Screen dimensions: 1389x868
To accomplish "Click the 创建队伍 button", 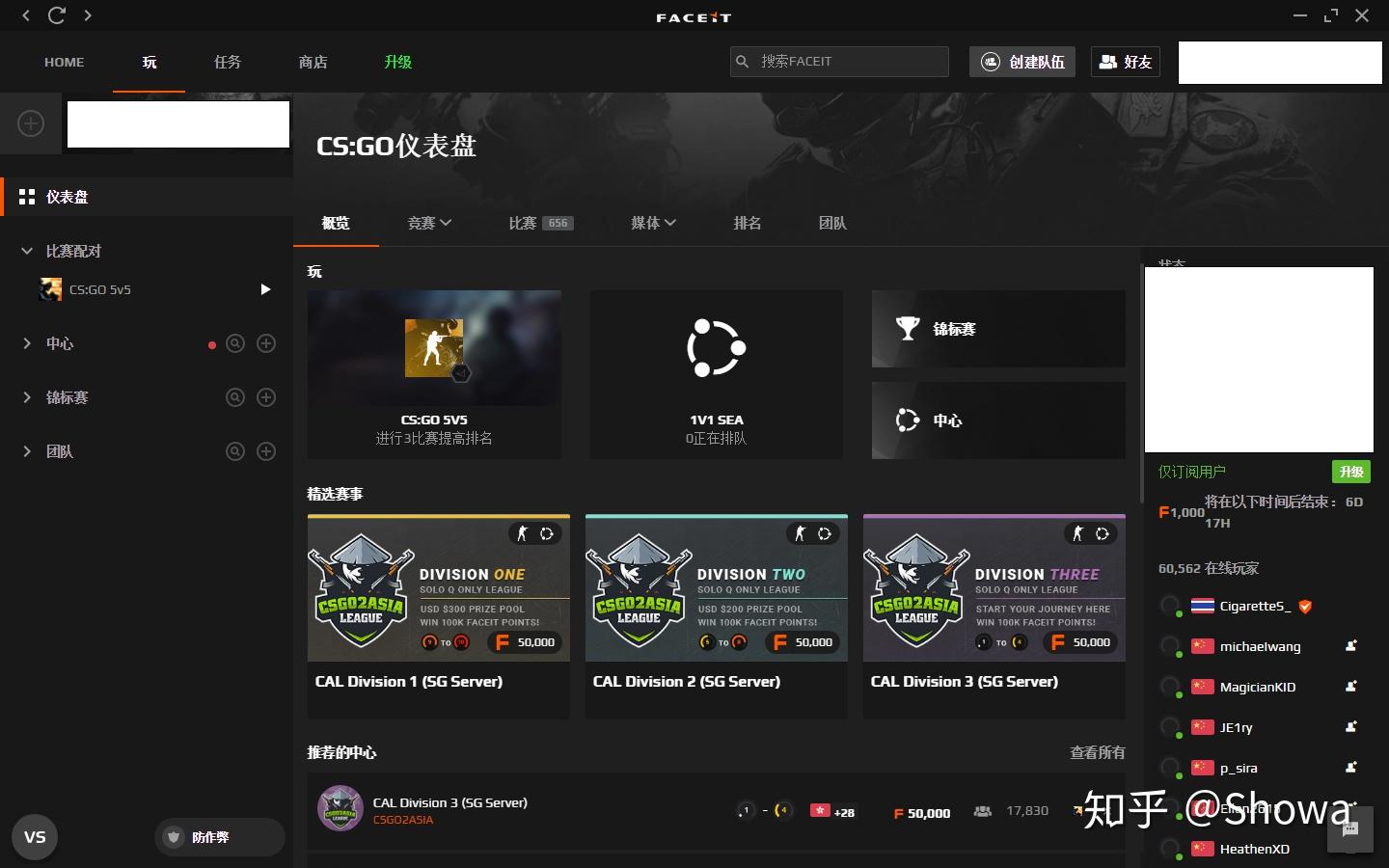I will coord(1021,62).
